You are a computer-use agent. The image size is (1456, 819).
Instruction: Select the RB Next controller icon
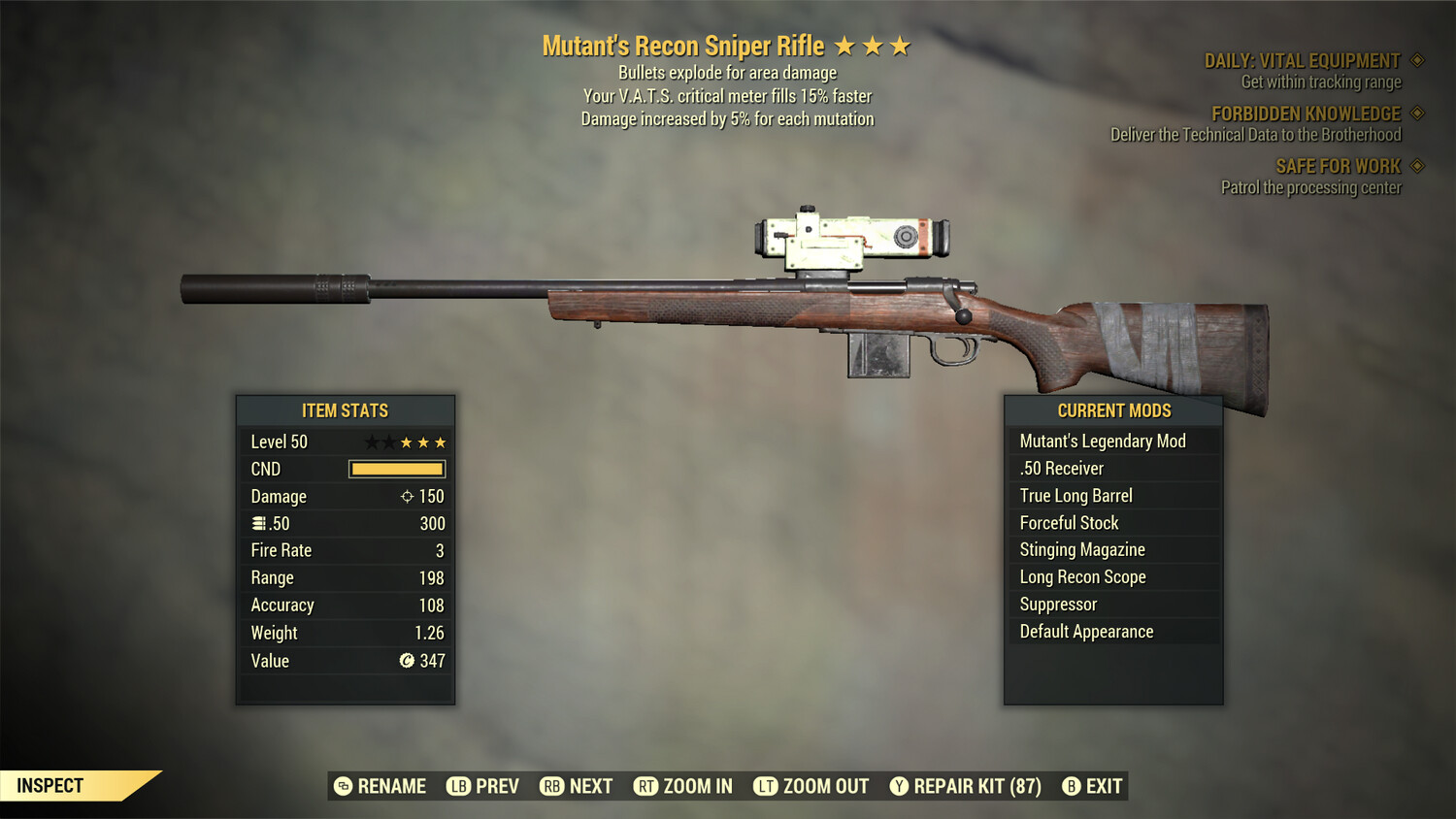[553, 786]
